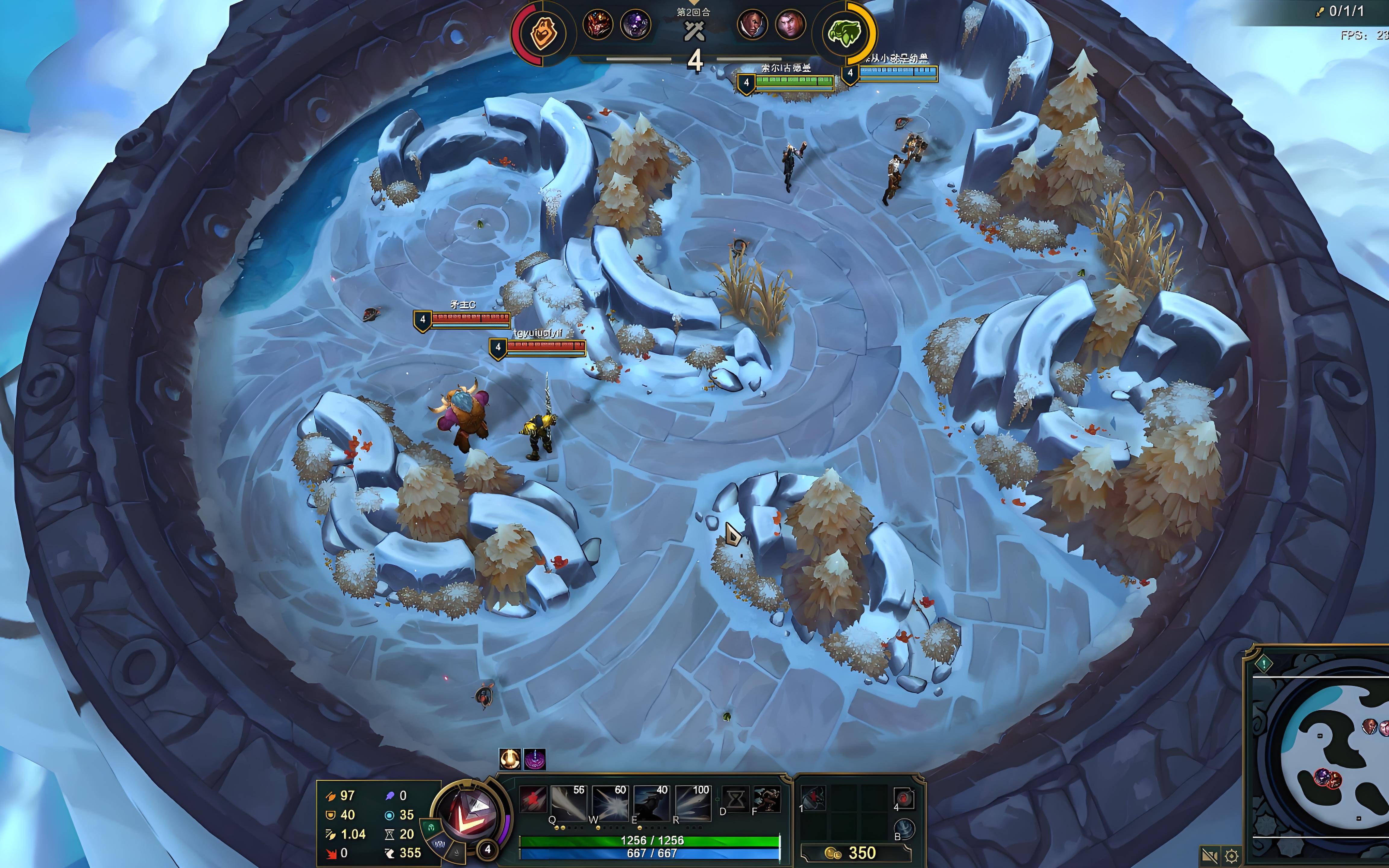Click the exclamation diamond on the minimap frame
The height and width of the screenshot is (868, 1389).
tap(1264, 664)
